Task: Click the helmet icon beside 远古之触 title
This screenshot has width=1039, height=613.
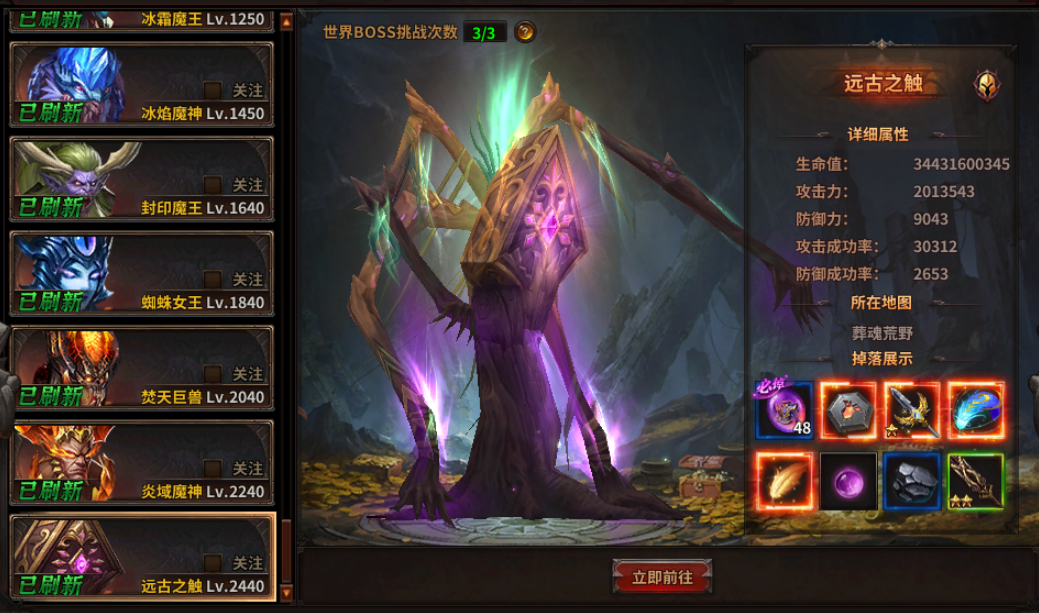Action: tap(987, 85)
